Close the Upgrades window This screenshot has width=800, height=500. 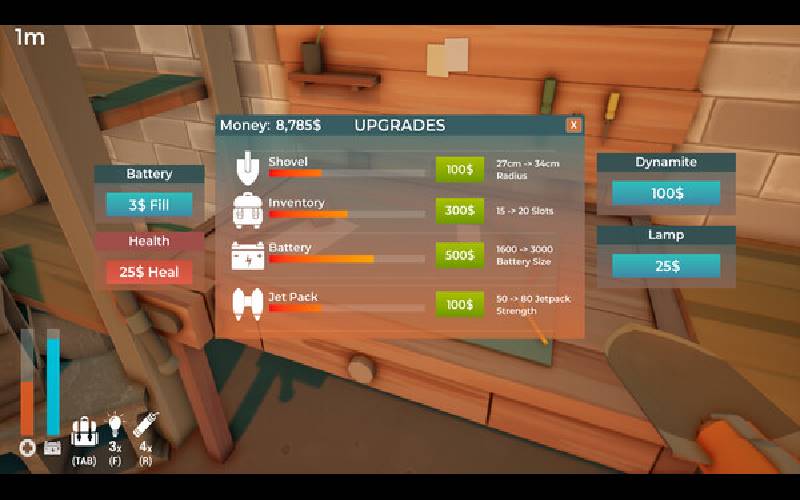[573, 125]
